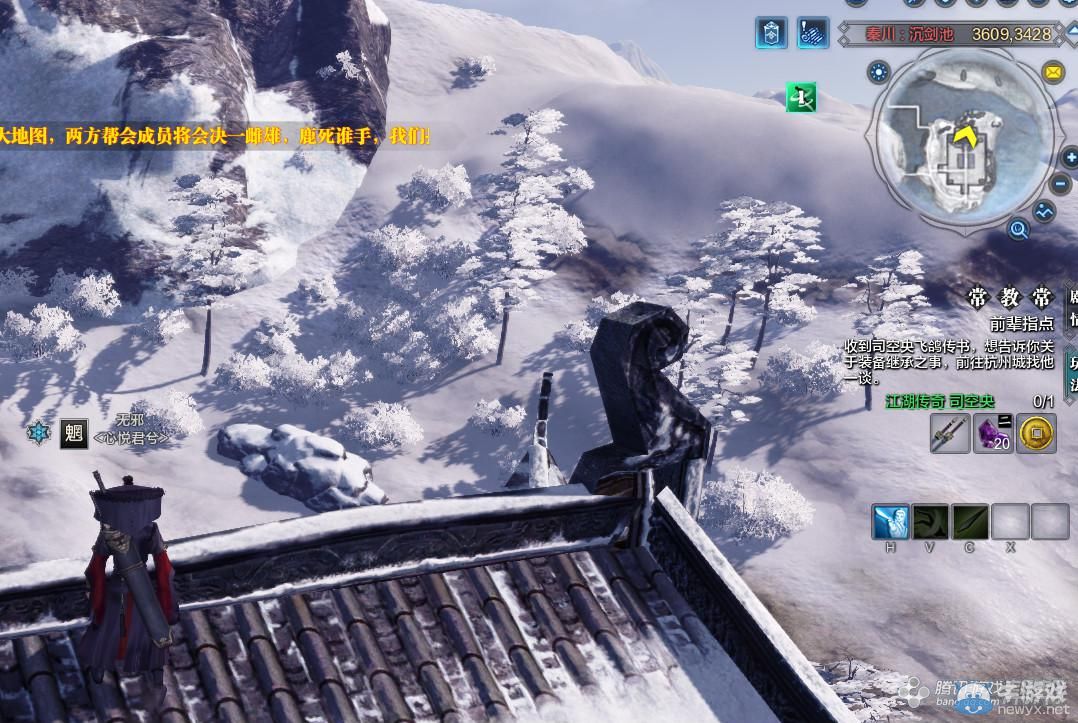Toggle the wavy-line button below the zoom controls
1078x723 pixels.
pyautogui.click(x=1045, y=212)
